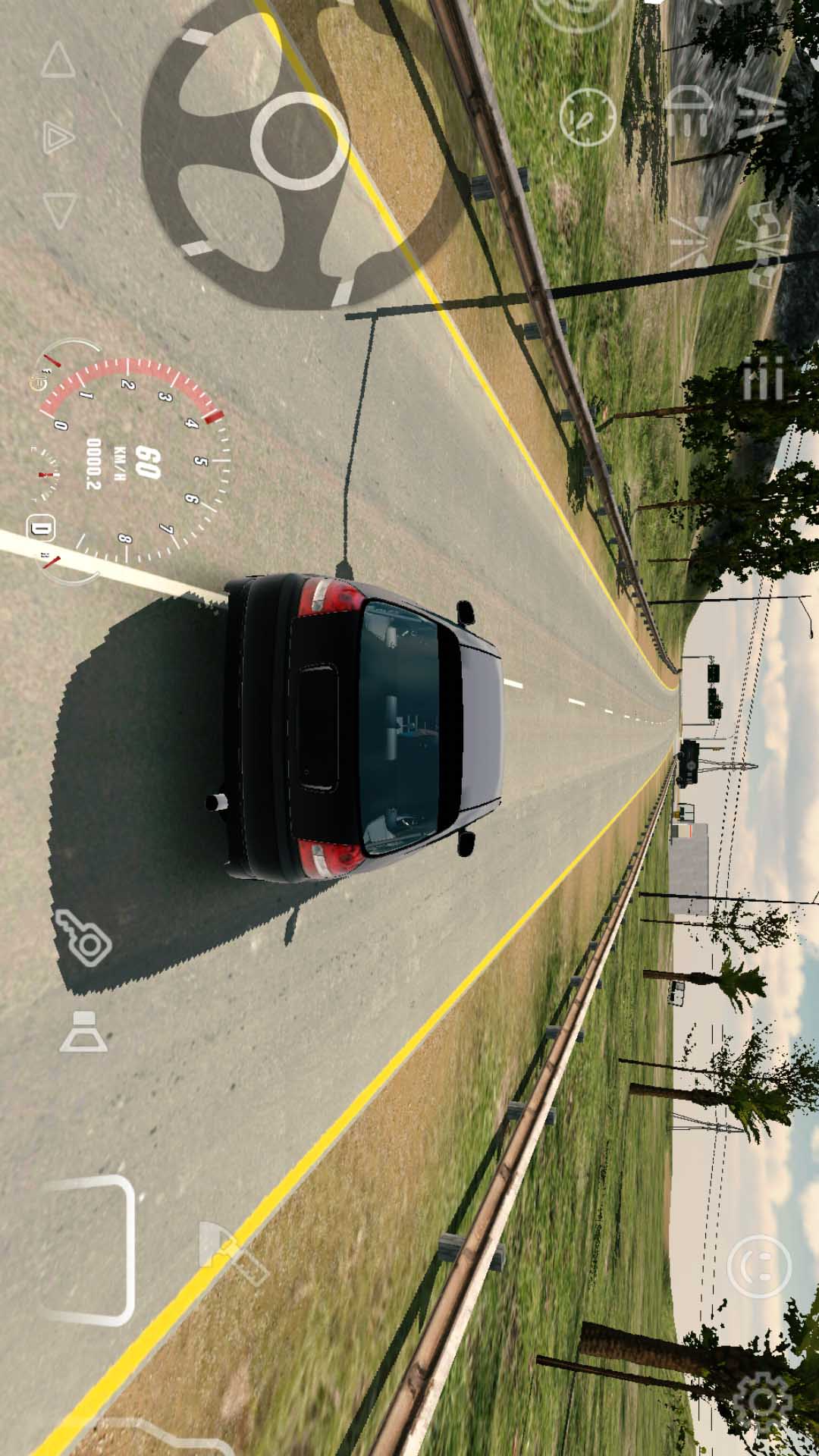Open the emoji smiley menu
Screen dimensions: 819x1456
tap(758, 1265)
